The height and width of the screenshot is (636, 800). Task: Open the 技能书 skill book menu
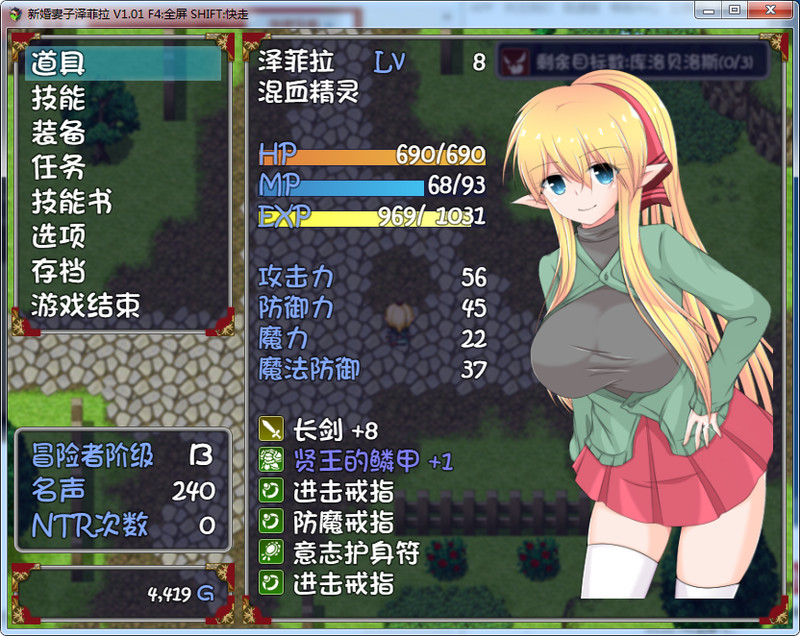point(71,202)
